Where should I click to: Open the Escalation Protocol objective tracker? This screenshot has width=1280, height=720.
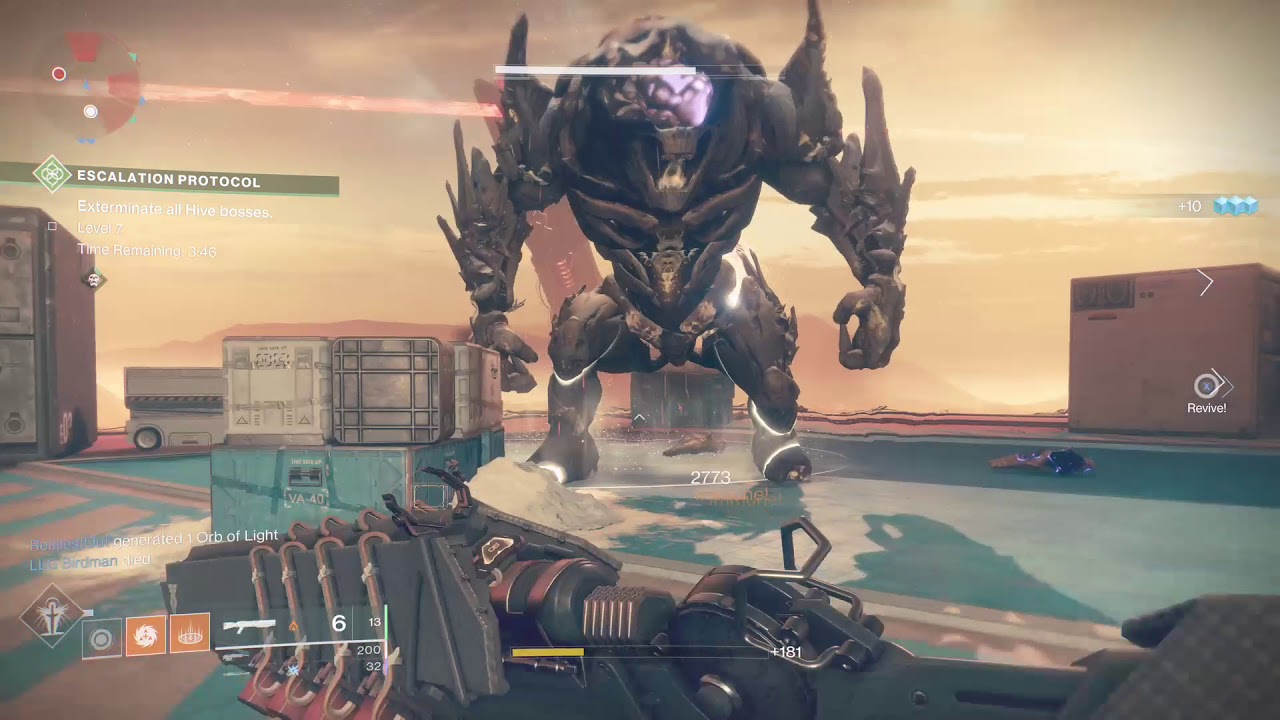tap(168, 181)
